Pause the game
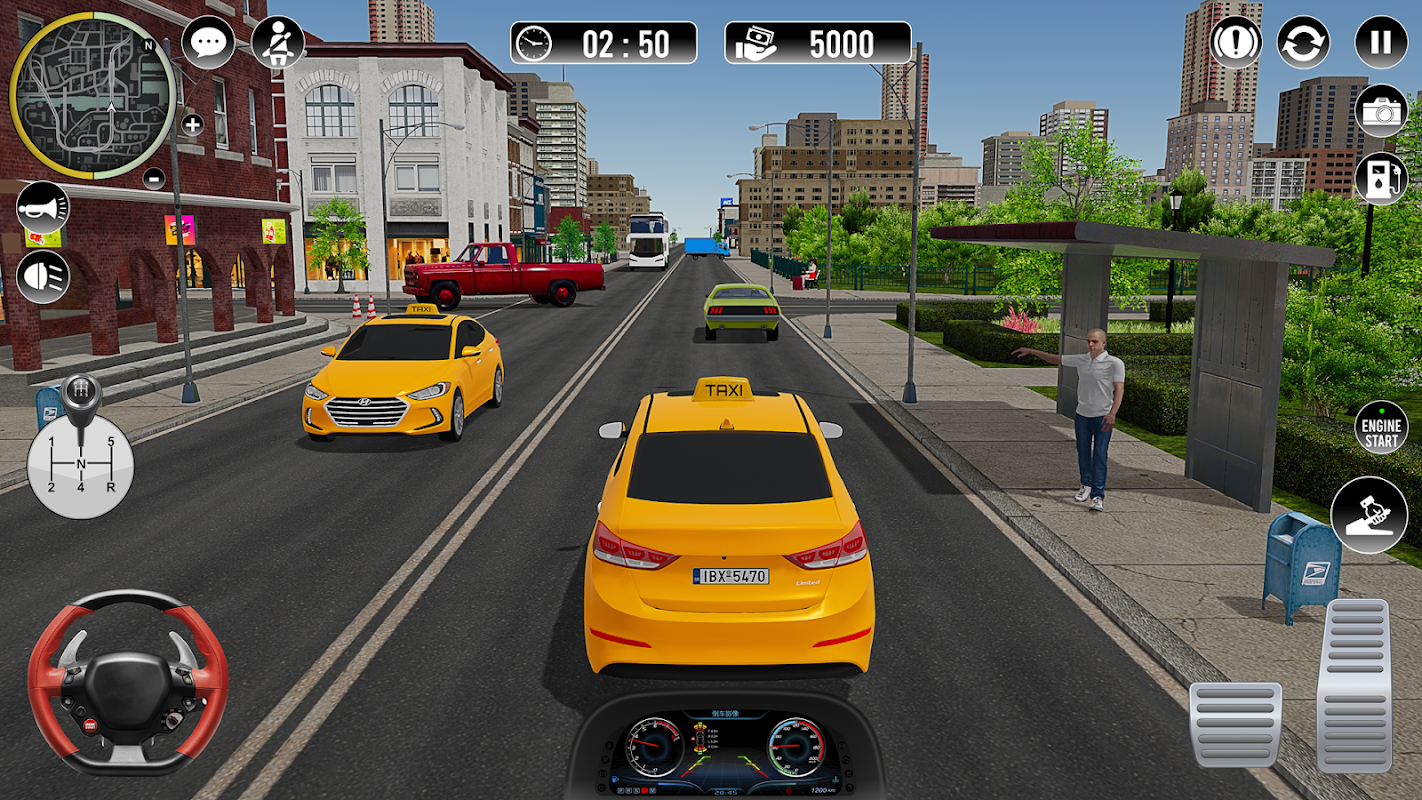This screenshot has height=800, width=1422. pyautogui.click(x=1381, y=43)
